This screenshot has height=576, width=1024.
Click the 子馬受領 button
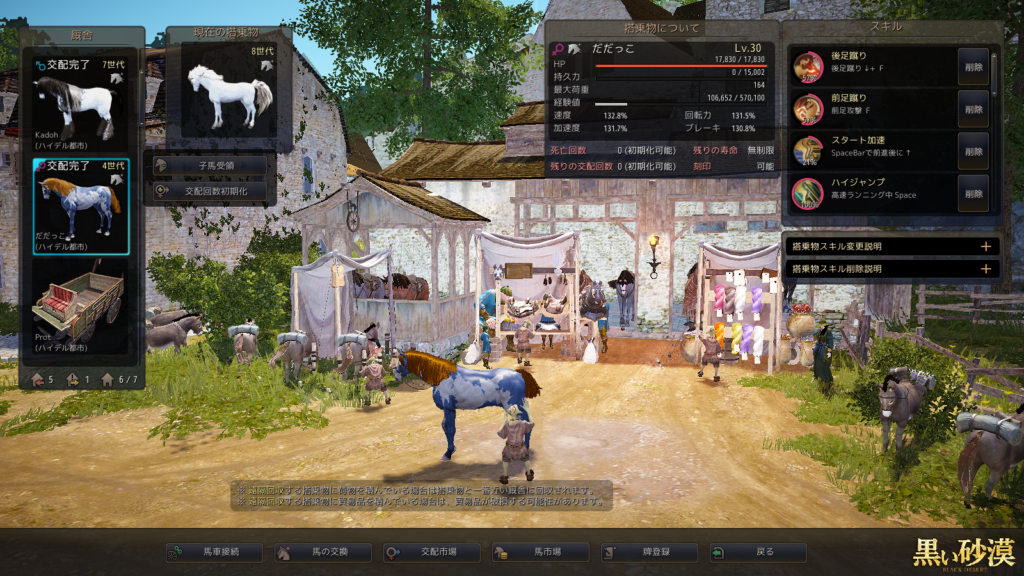click(209, 164)
